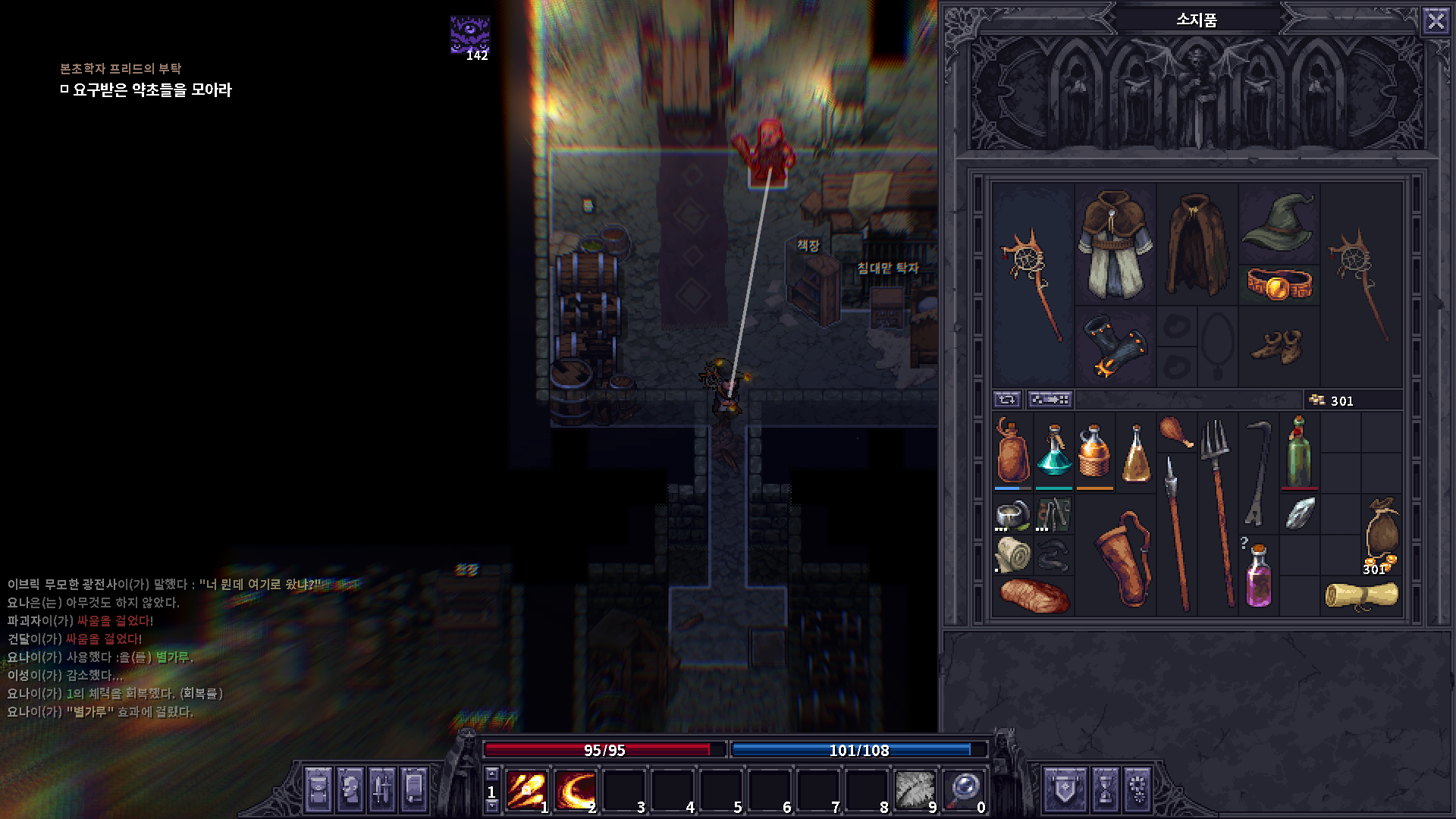
Task: Select the teal potion flask
Action: [x=1053, y=452]
